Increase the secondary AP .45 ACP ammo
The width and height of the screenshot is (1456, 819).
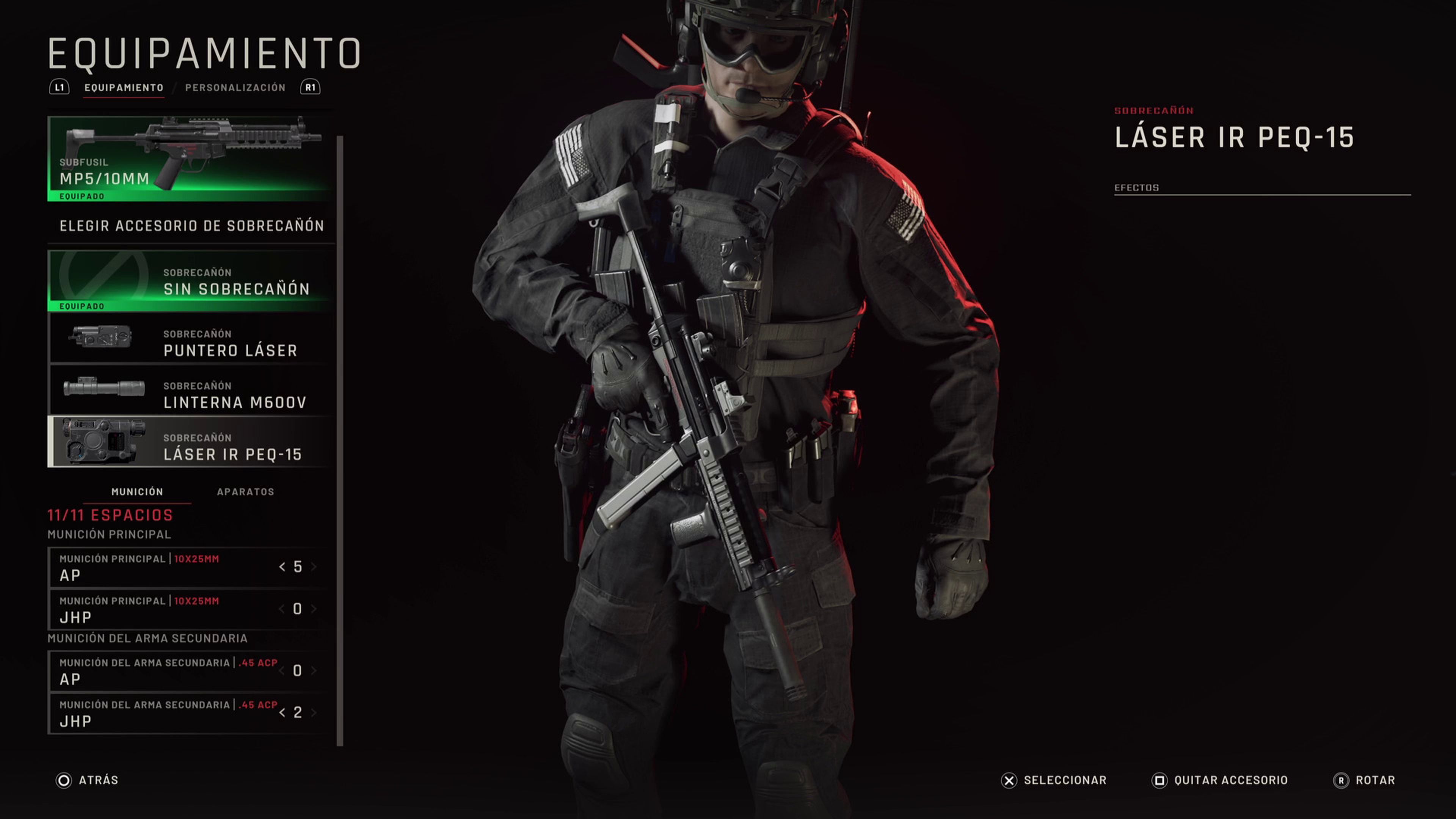(315, 671)
